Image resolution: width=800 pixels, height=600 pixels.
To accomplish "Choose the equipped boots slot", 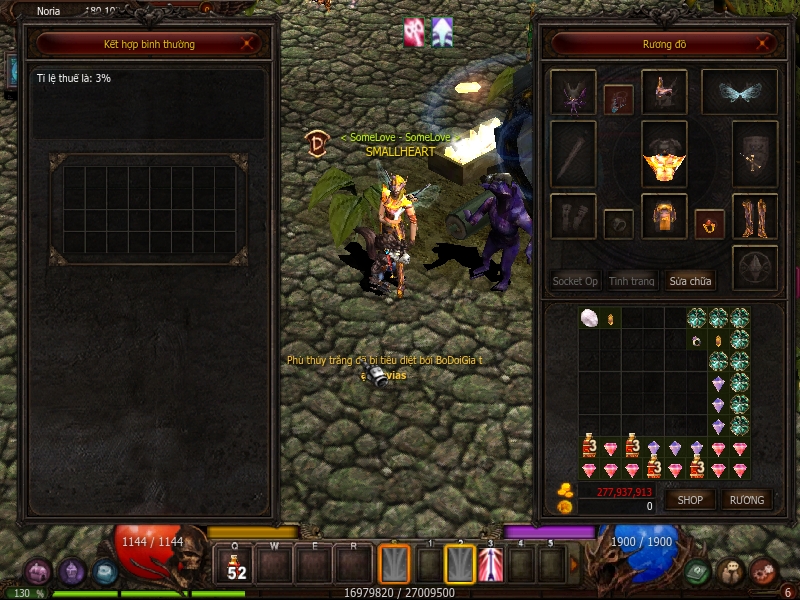I will tap(754, 216).
